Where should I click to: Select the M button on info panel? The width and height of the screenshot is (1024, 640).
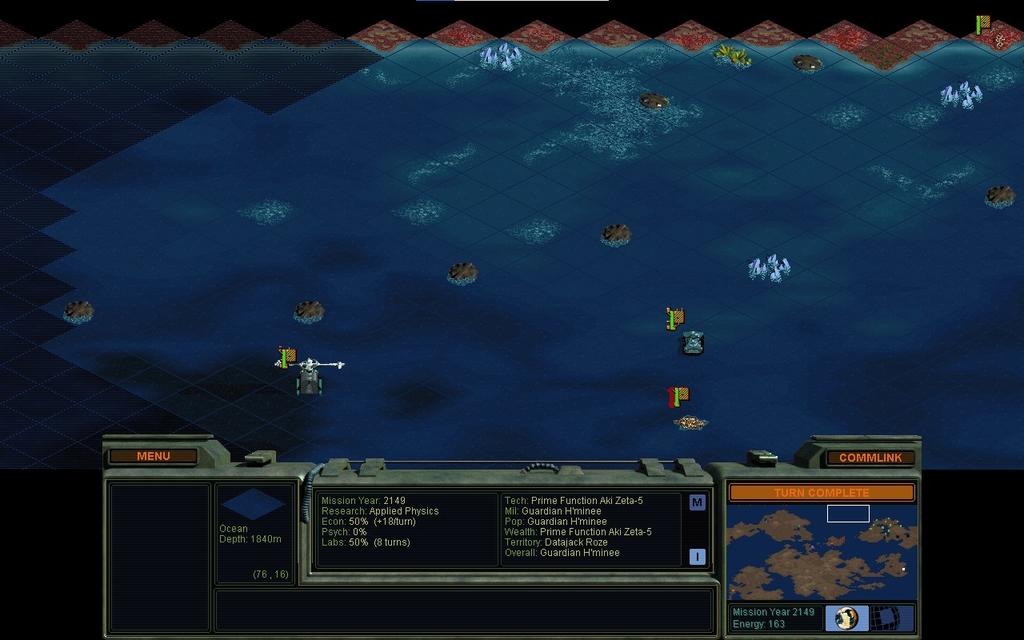[697, 502]
